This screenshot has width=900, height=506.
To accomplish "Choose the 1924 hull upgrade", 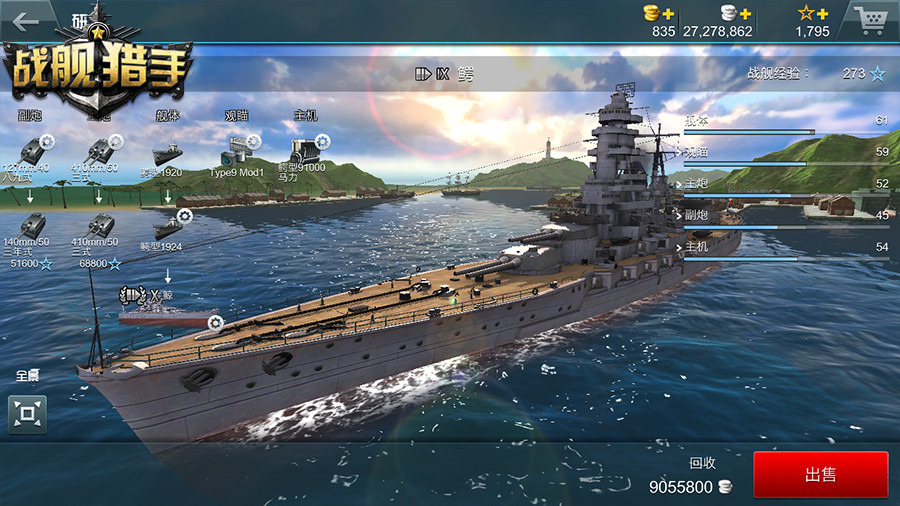I will (x=168, y=227).
